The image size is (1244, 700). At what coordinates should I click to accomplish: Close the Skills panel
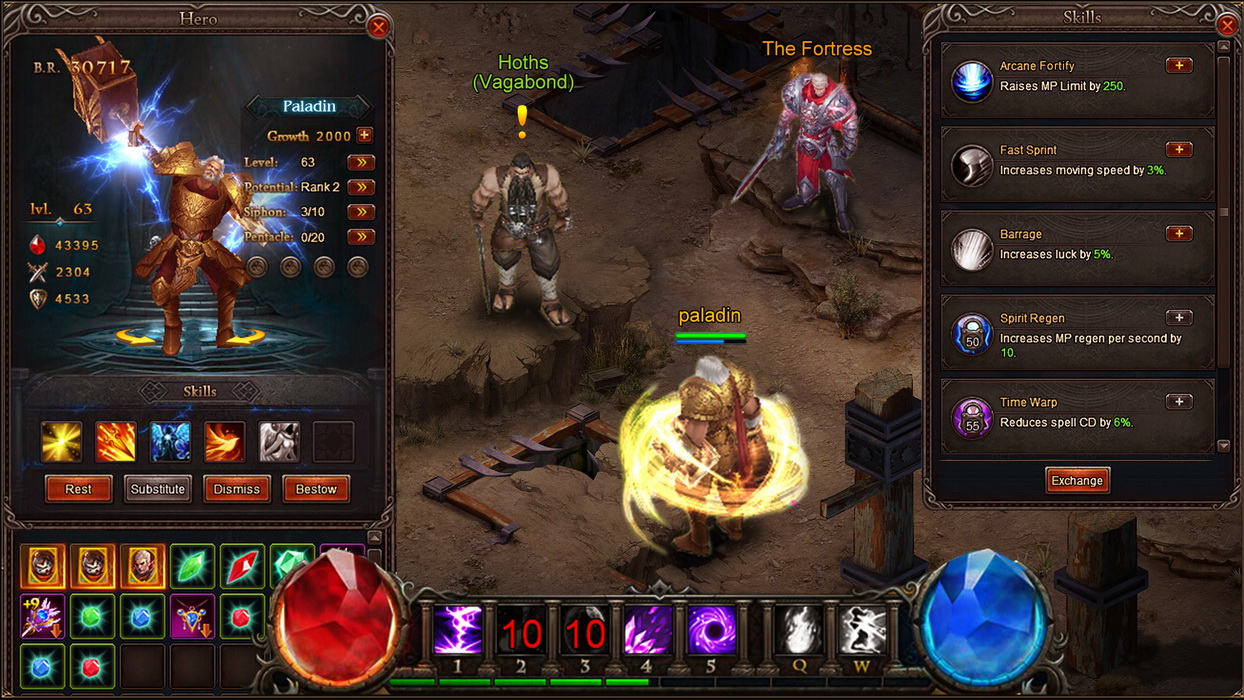pyautogui.click(x=1228, y=25)
